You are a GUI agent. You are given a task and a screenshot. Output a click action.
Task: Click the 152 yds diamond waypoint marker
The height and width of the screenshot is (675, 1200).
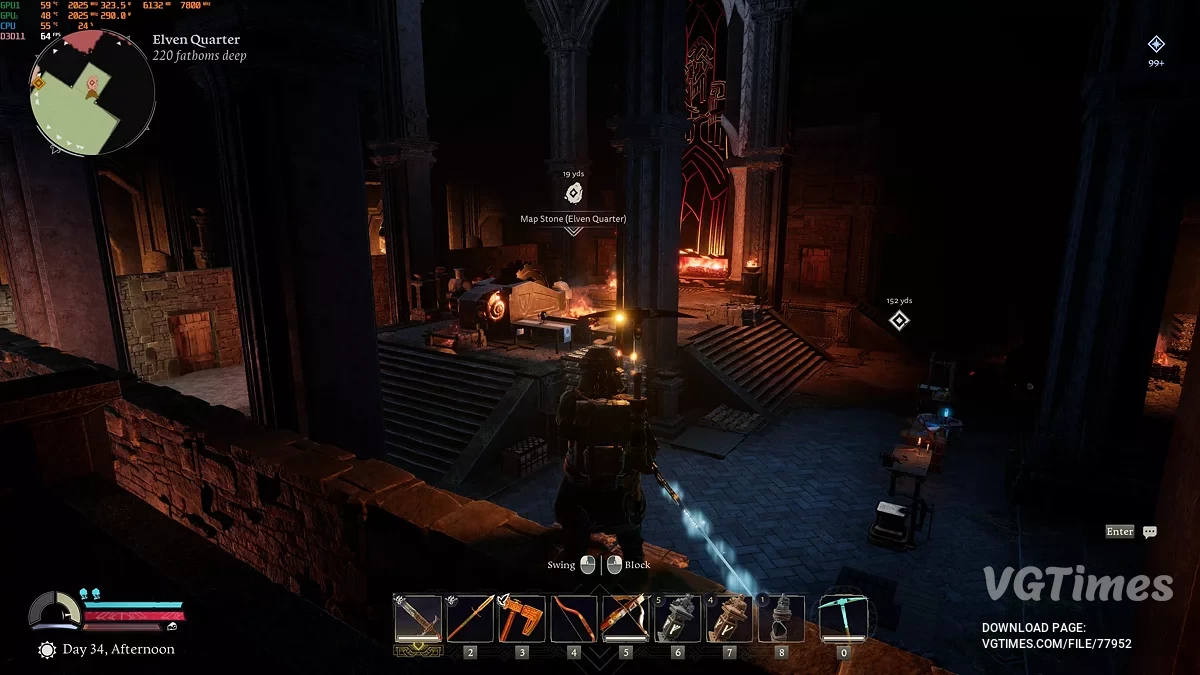[x=899, y=320]
